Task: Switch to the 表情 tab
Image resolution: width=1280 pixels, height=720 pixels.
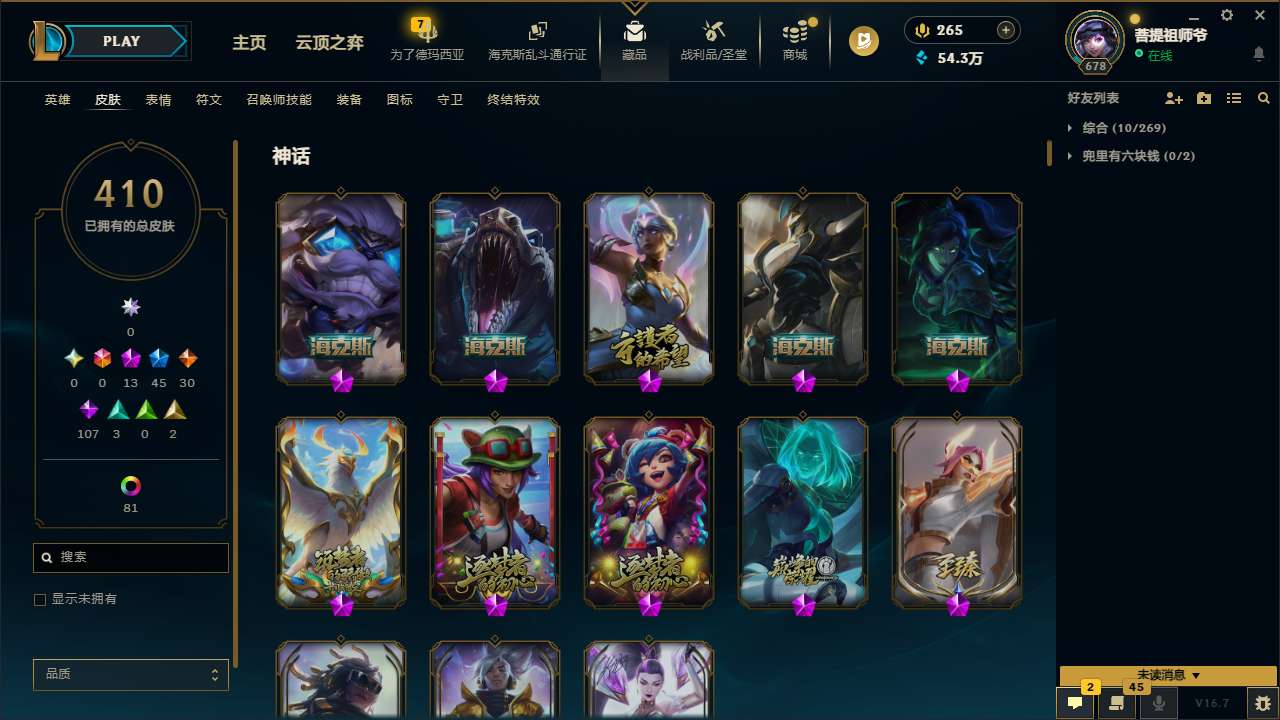Action: point(158,99)
